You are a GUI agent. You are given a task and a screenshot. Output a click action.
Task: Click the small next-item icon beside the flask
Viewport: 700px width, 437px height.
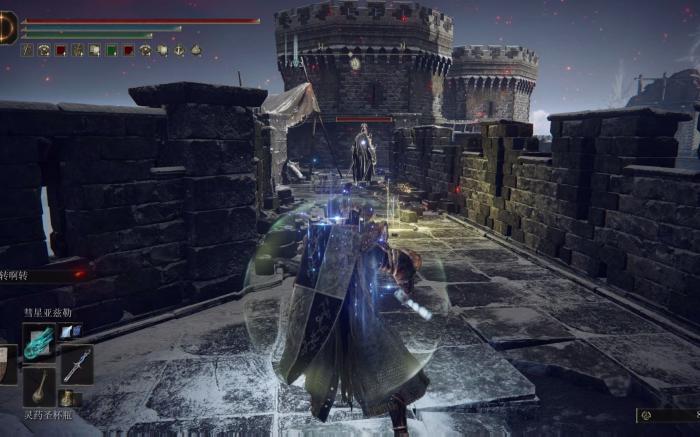point(67,398)
